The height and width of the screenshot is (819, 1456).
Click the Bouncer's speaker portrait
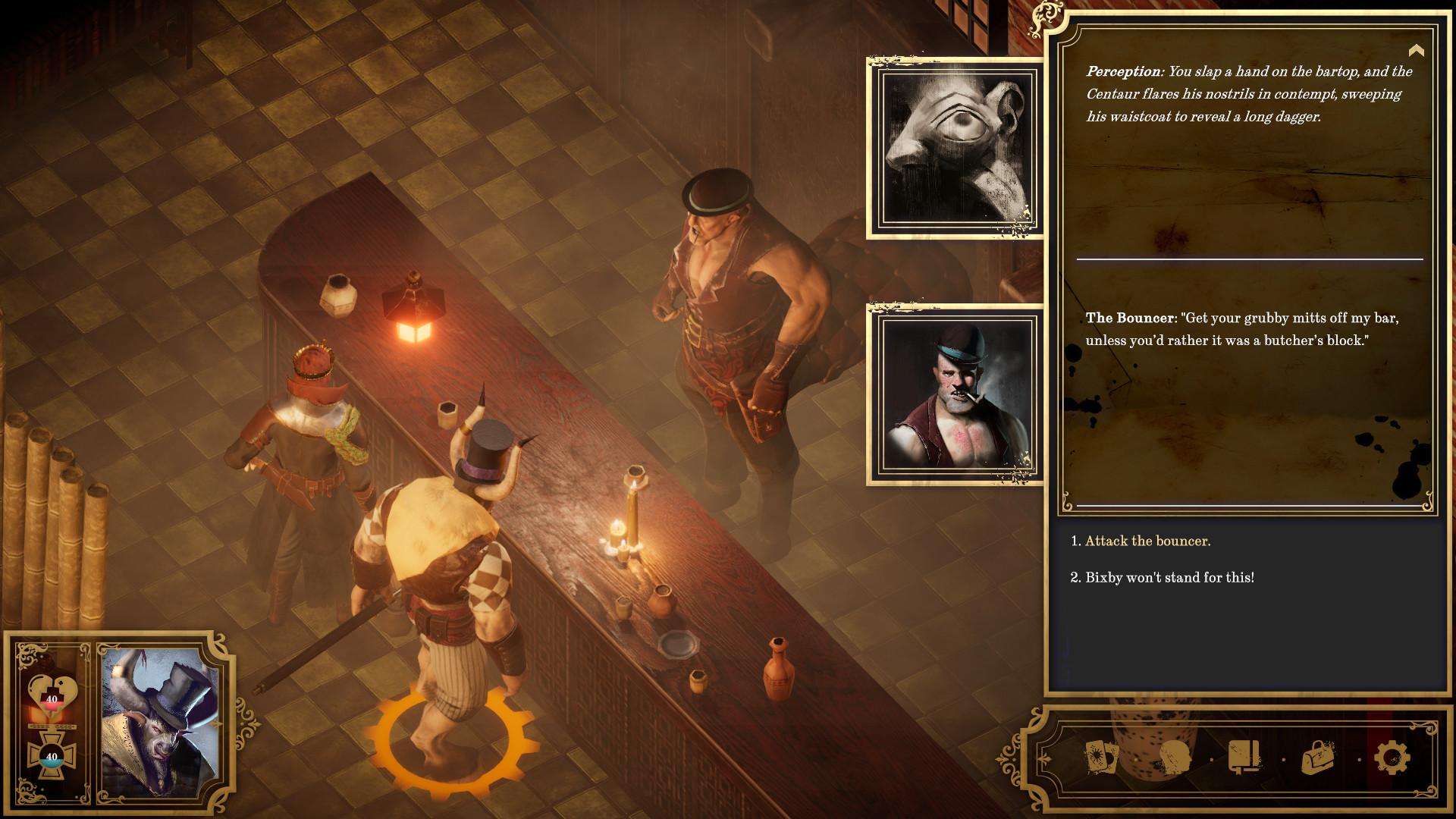pos(955,395)
